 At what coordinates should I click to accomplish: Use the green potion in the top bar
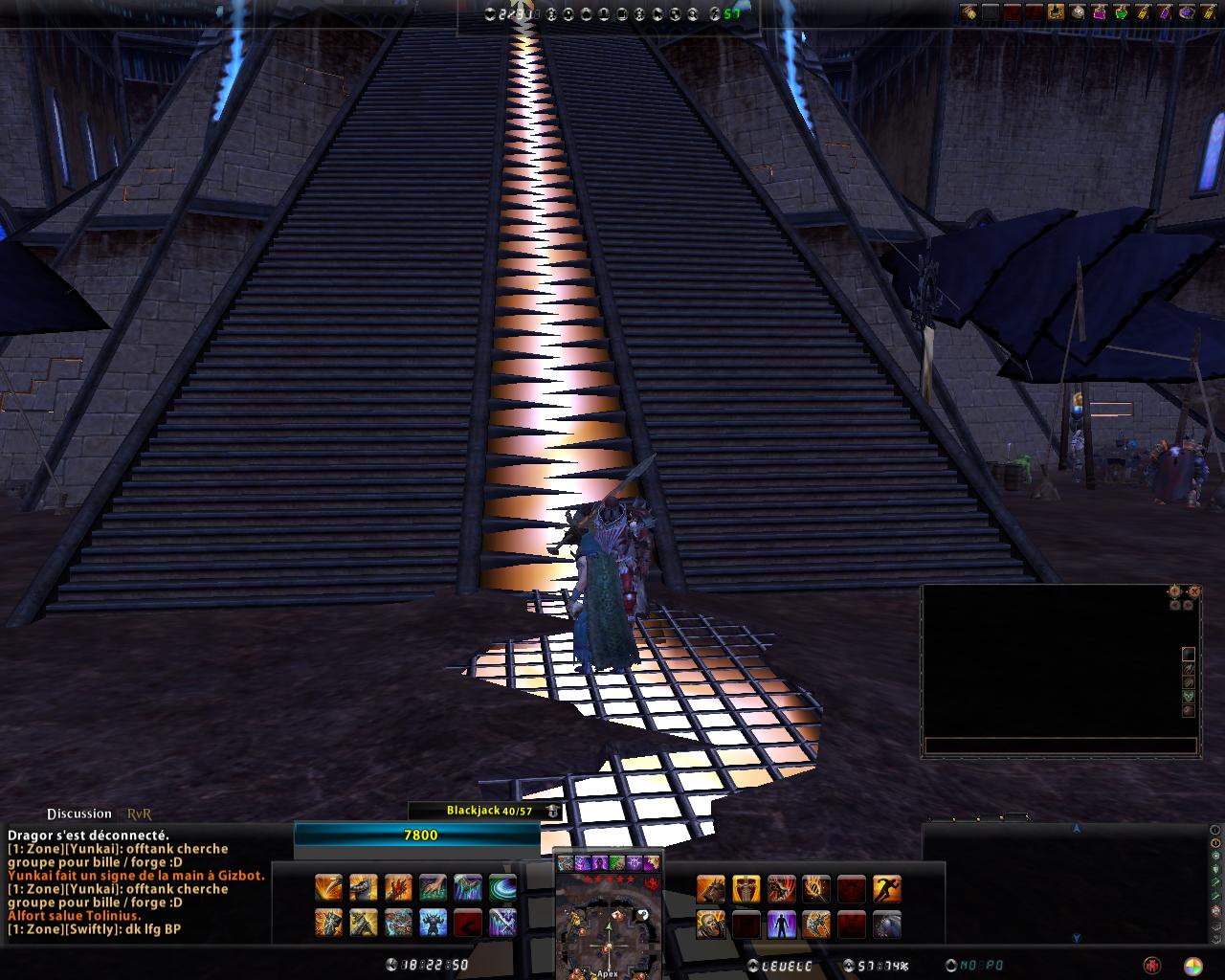pyautogui.click(x=1121, y=12)
